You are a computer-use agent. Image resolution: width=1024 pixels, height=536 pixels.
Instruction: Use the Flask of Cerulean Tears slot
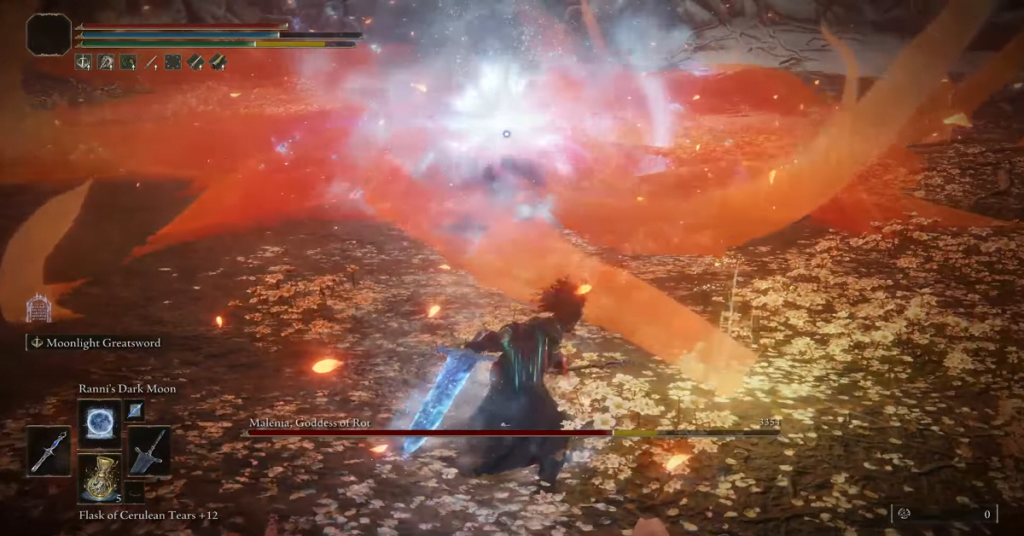click(99, 476)
